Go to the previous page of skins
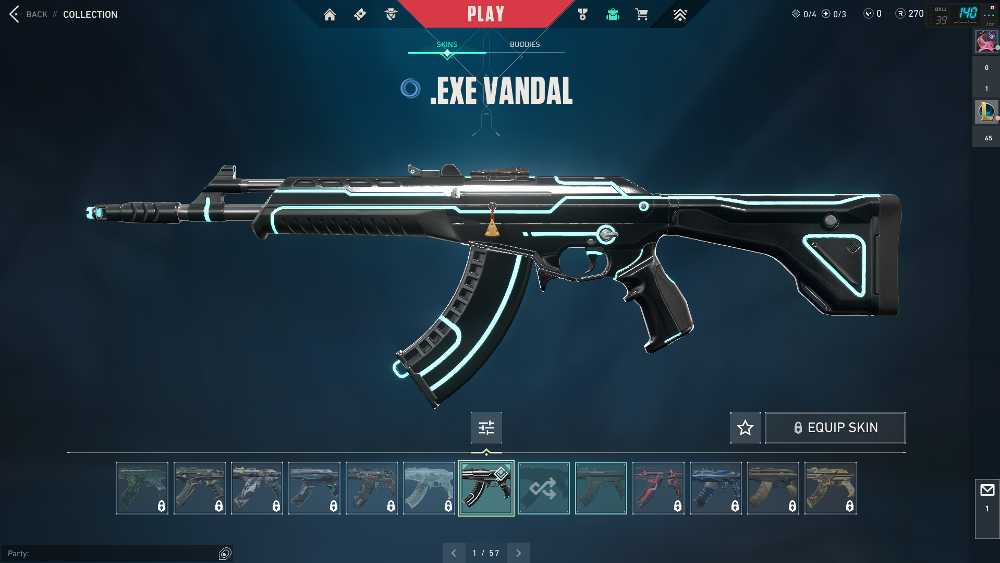This screenshot has width=1000, height=563. [x=454, y=552]
